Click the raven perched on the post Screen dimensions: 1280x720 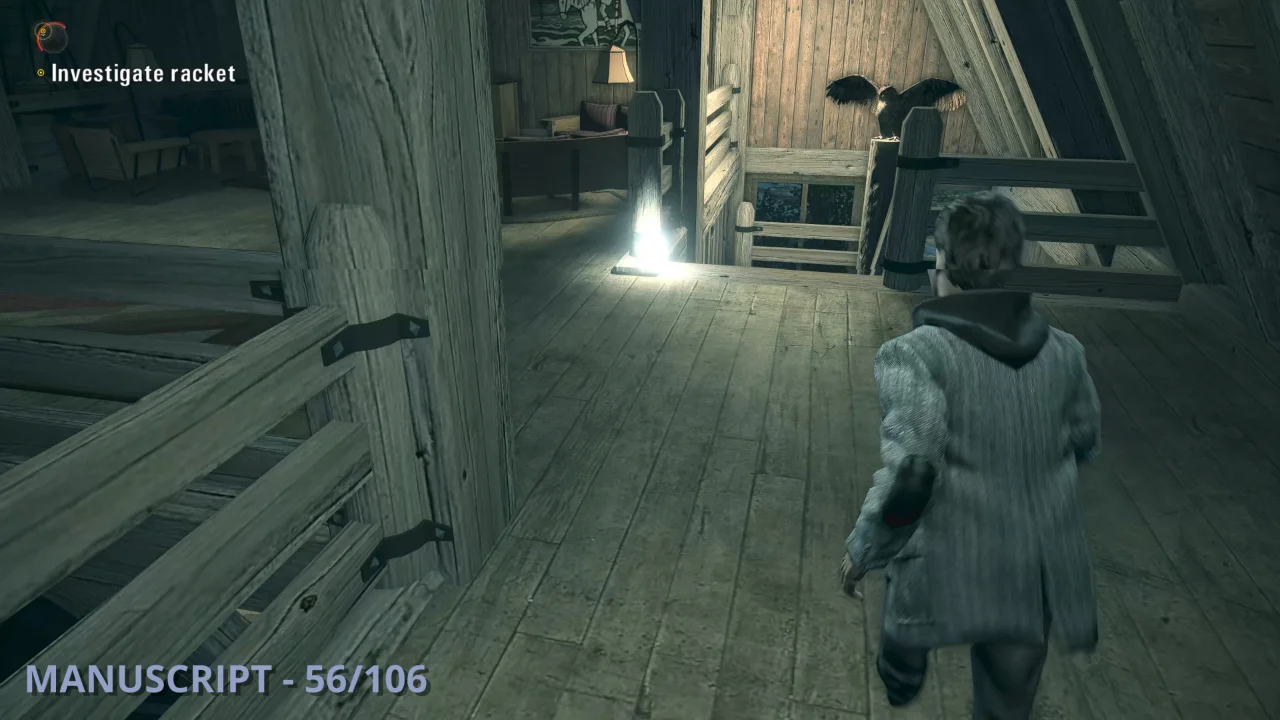pyautogui.click(x=885, y=103)
